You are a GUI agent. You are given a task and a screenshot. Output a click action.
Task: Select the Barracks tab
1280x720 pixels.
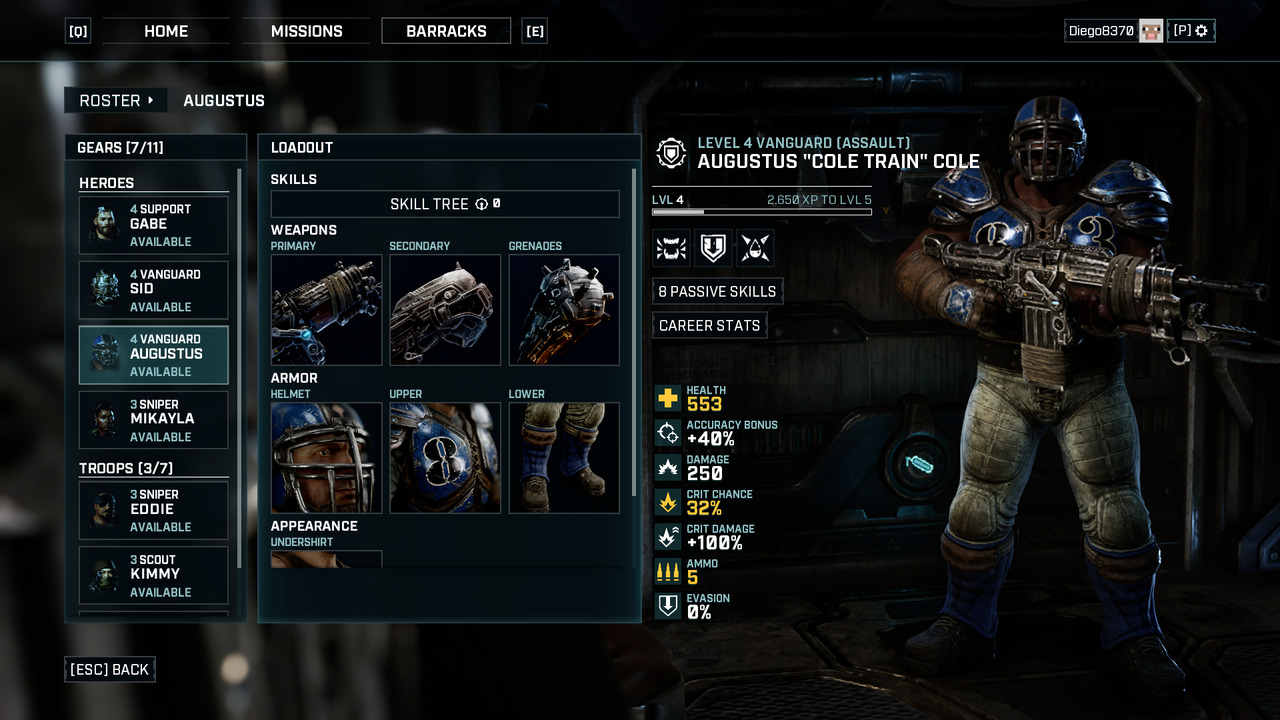[446, 31]
